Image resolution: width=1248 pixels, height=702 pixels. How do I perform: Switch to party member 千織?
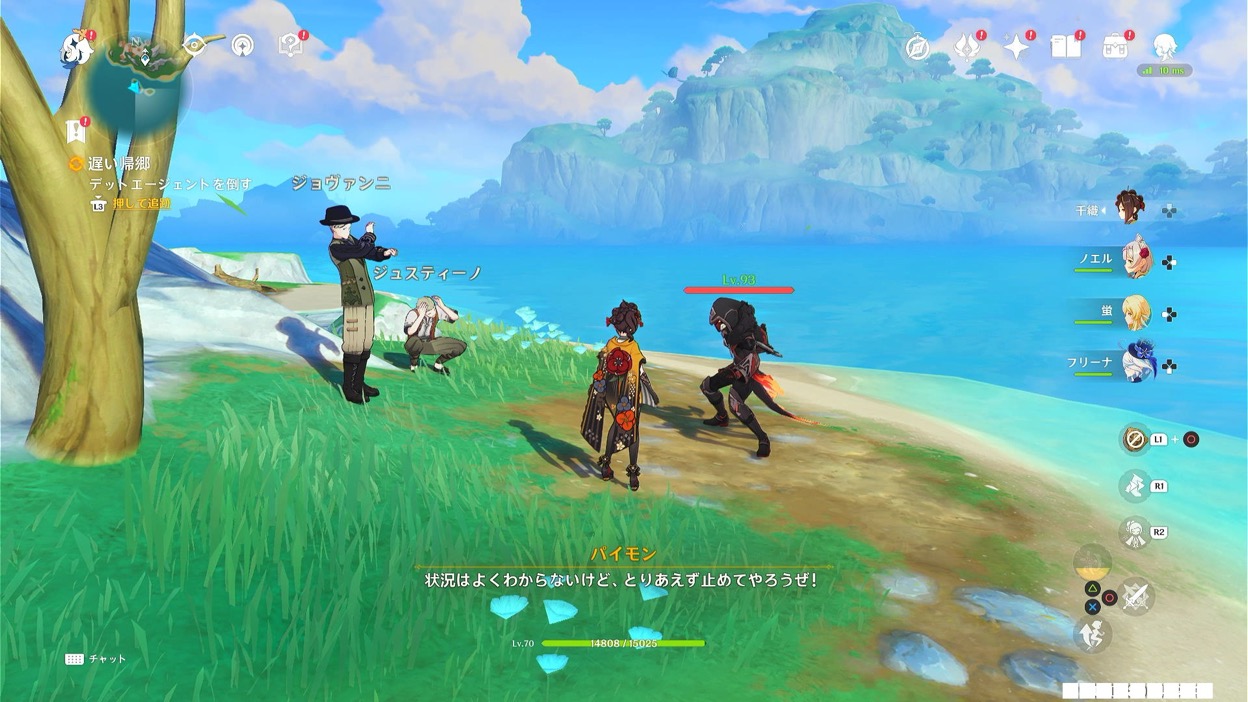click(x=1131, y=208)
